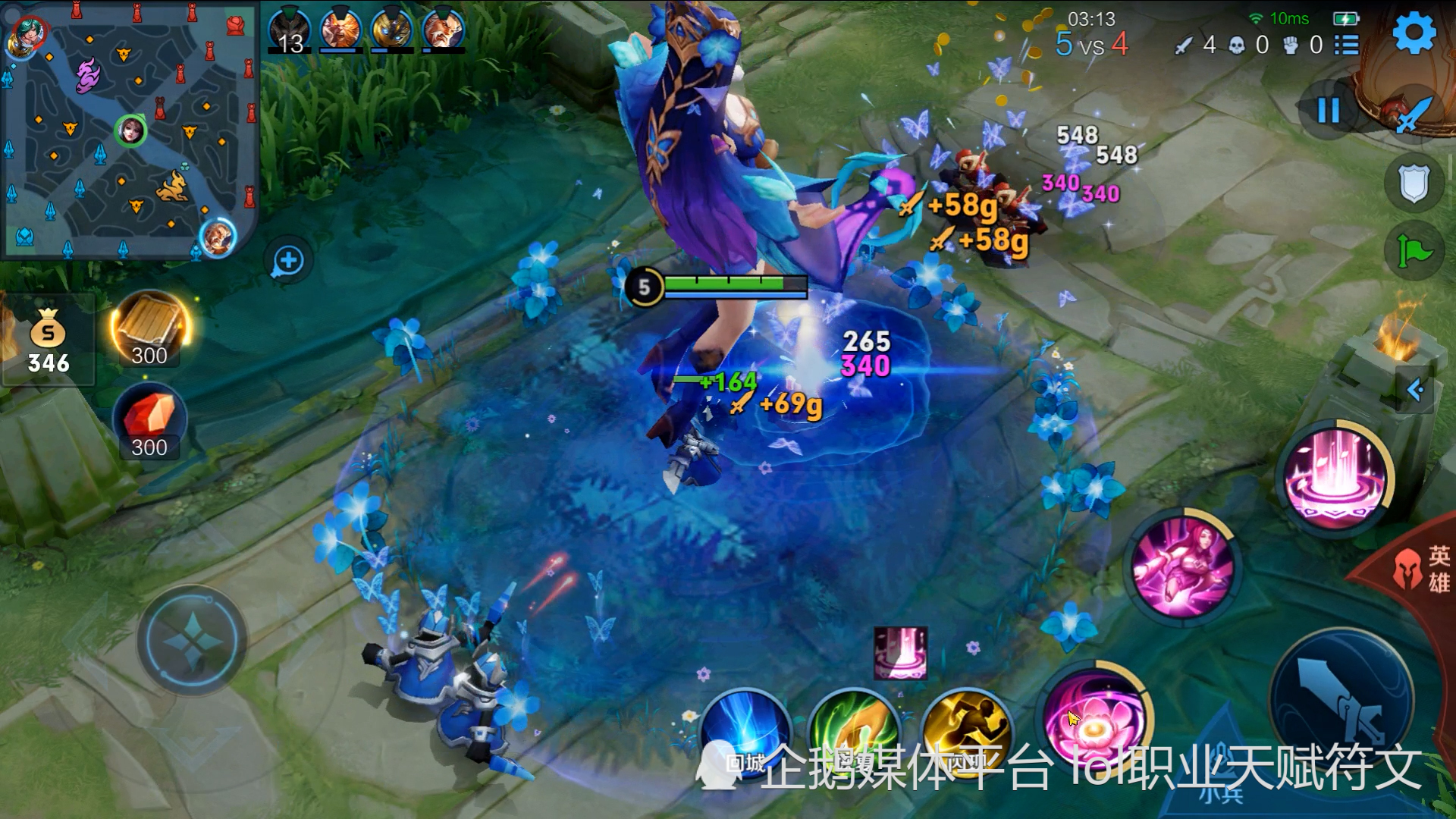Cast the pink dancer kick skill
1456x819 pixels.
1181,566
